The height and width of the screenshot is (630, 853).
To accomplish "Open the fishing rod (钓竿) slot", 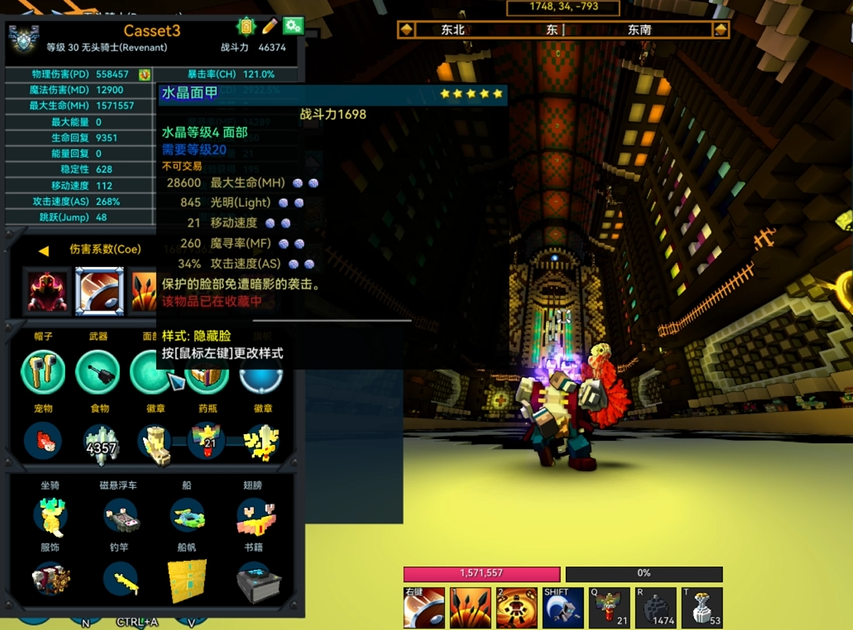I will [x=121, y=579].
